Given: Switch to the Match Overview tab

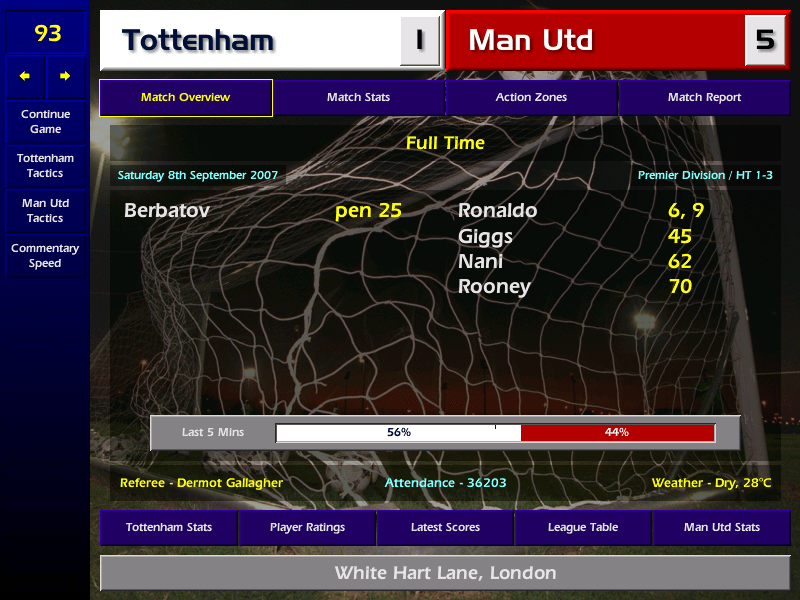Looking at the screenshot, I should coord(186,98).
